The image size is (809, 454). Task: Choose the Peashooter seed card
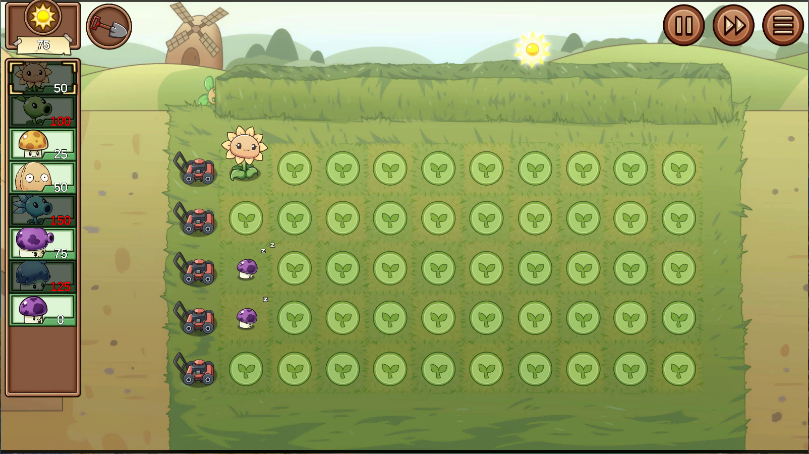point(42,111)
